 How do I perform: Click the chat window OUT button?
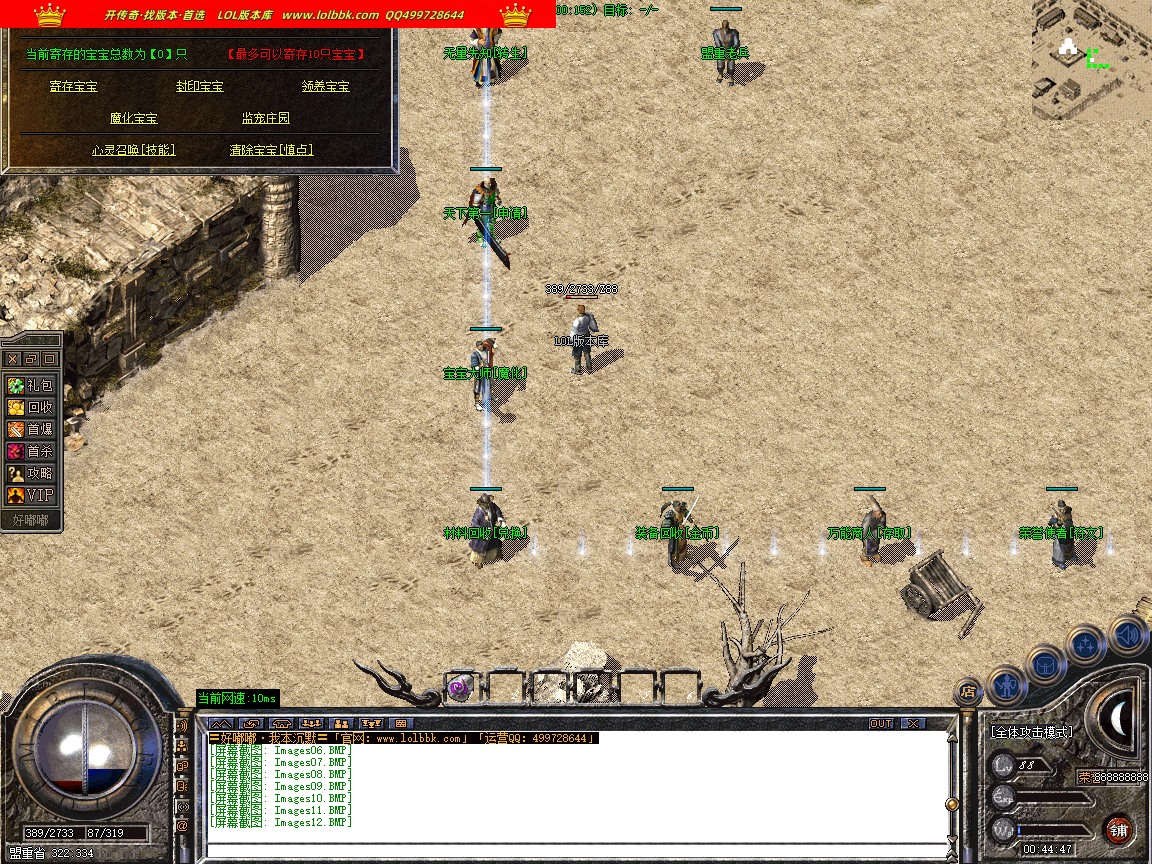(x=881, y=723)
